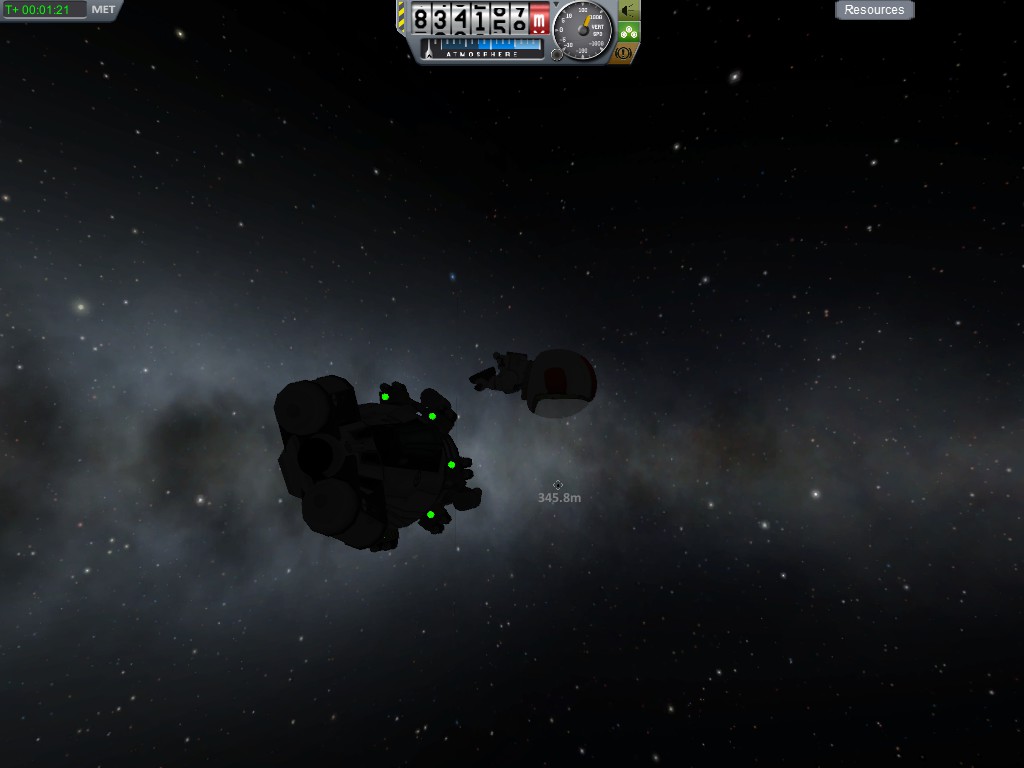The image size is (1024, 768).
Task: Toggle the landing gear icon with three circles
Action: tap(628, 32)
